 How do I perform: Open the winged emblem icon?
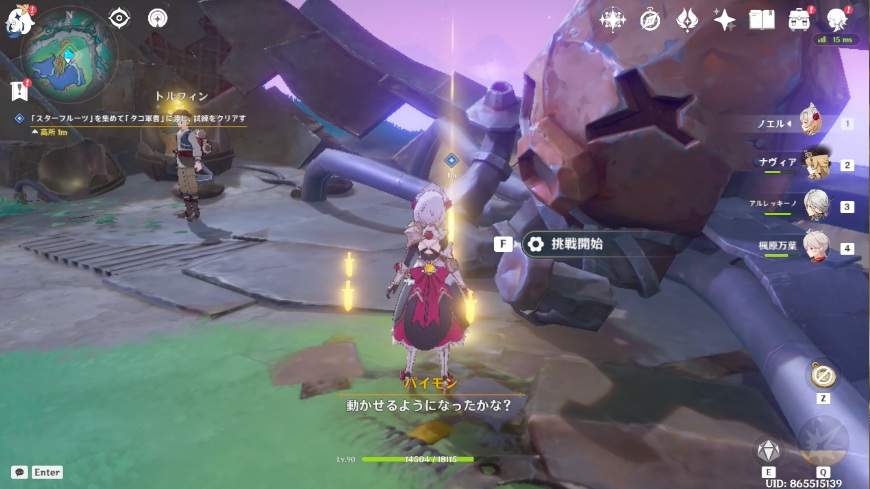[687, 20]
